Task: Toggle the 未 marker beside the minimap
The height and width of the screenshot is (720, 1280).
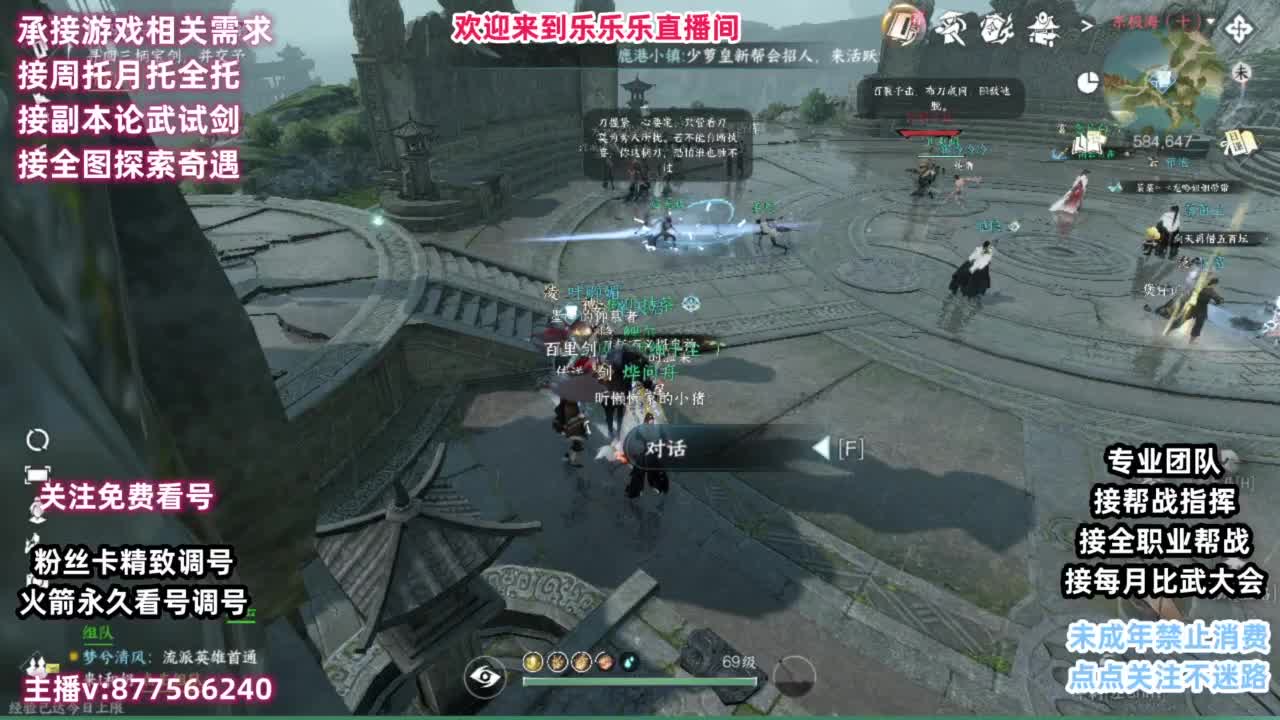Action: (x=1242, y=72)
